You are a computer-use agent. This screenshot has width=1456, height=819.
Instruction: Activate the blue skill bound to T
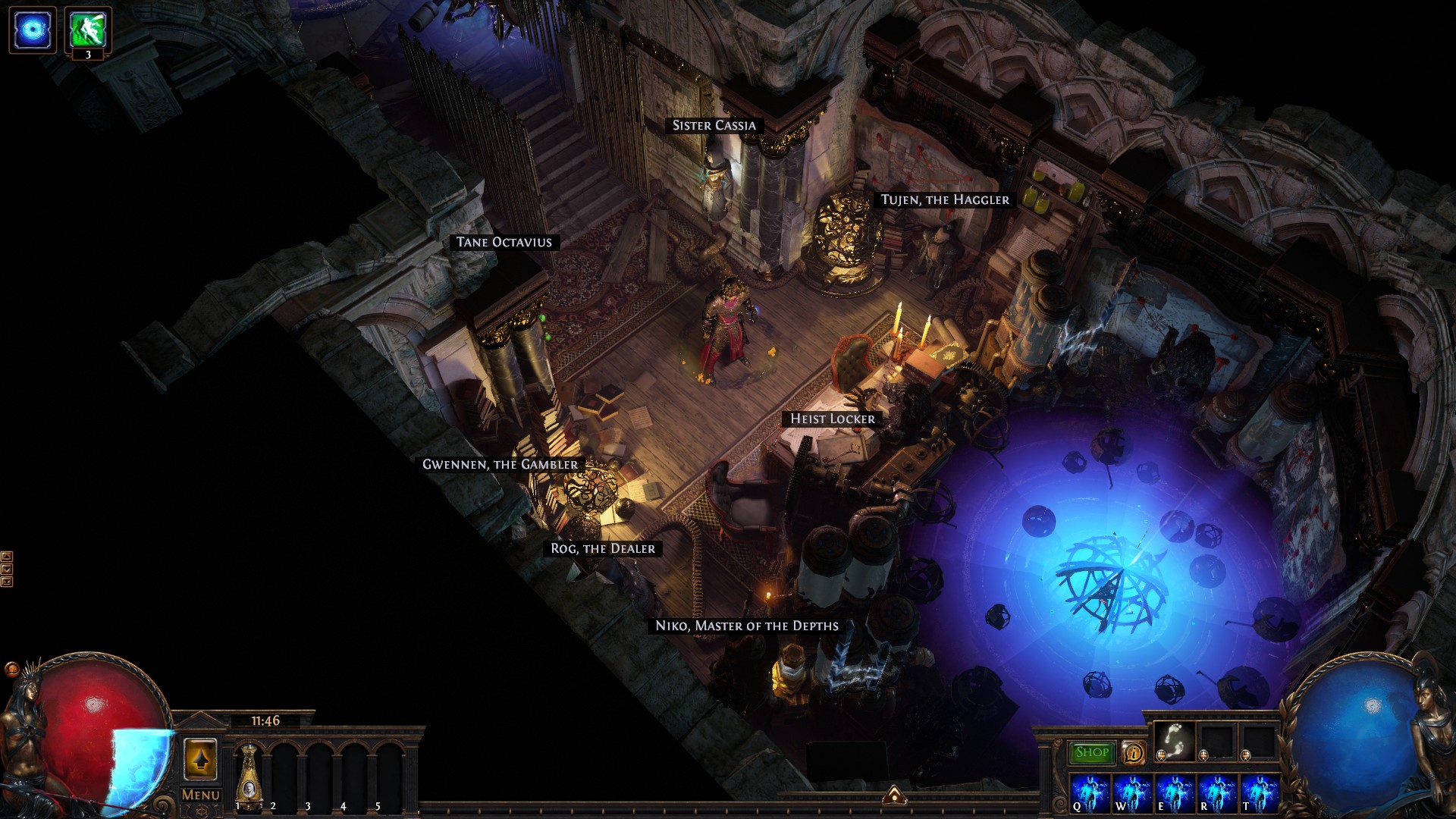click(x=1259, y=793)
